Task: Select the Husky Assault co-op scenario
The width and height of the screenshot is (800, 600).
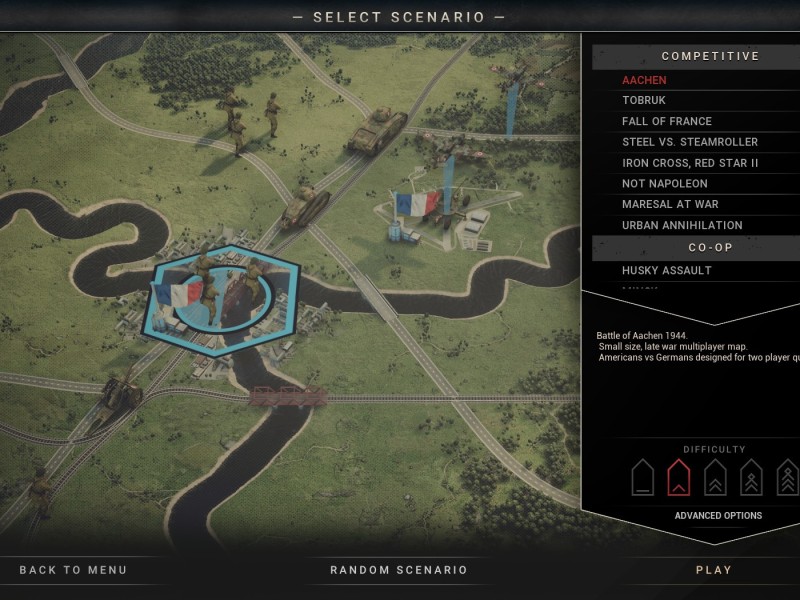Action: click(667, 270)
